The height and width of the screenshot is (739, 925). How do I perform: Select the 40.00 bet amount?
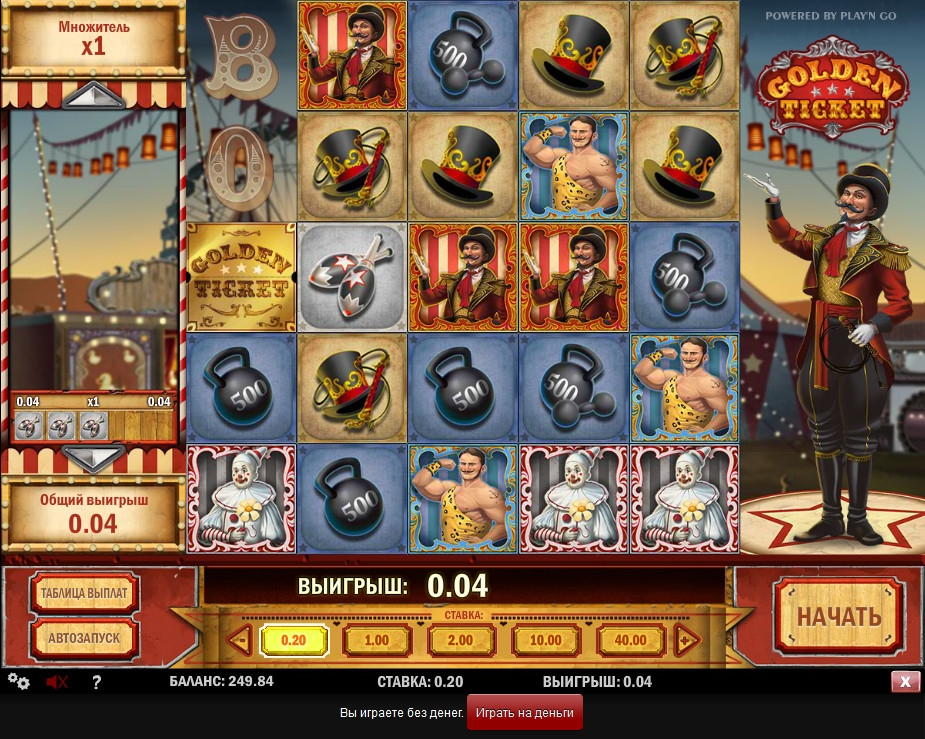pyautogui.click(x=630, y=641)
